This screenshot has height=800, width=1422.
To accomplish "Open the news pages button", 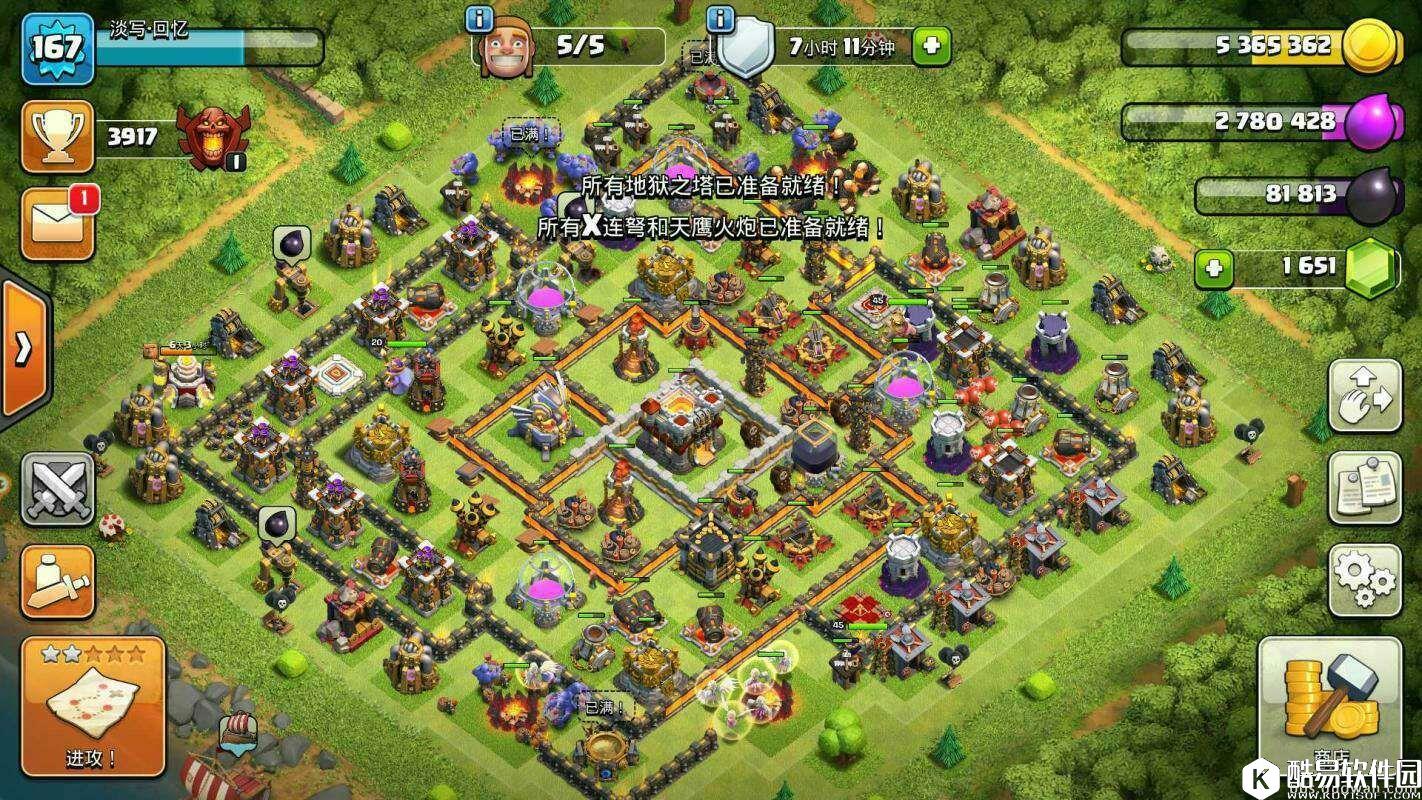I will click(x=1364, y=488).
